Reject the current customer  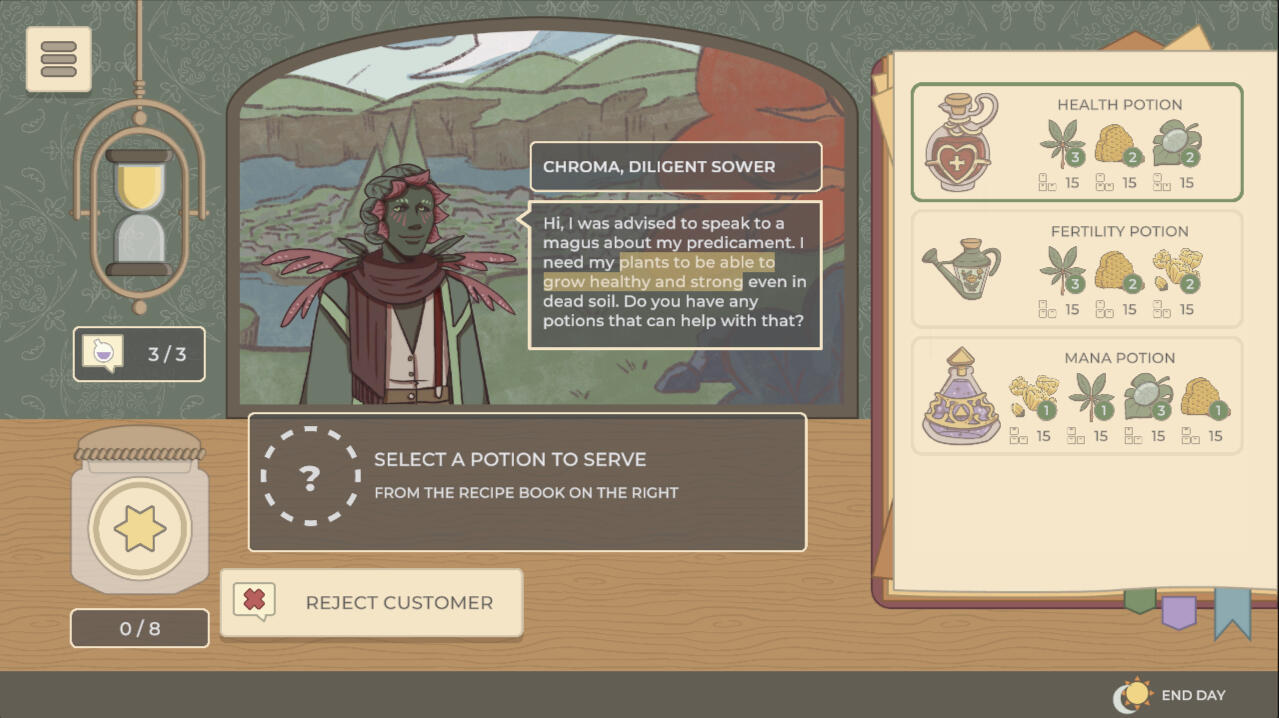371,603
